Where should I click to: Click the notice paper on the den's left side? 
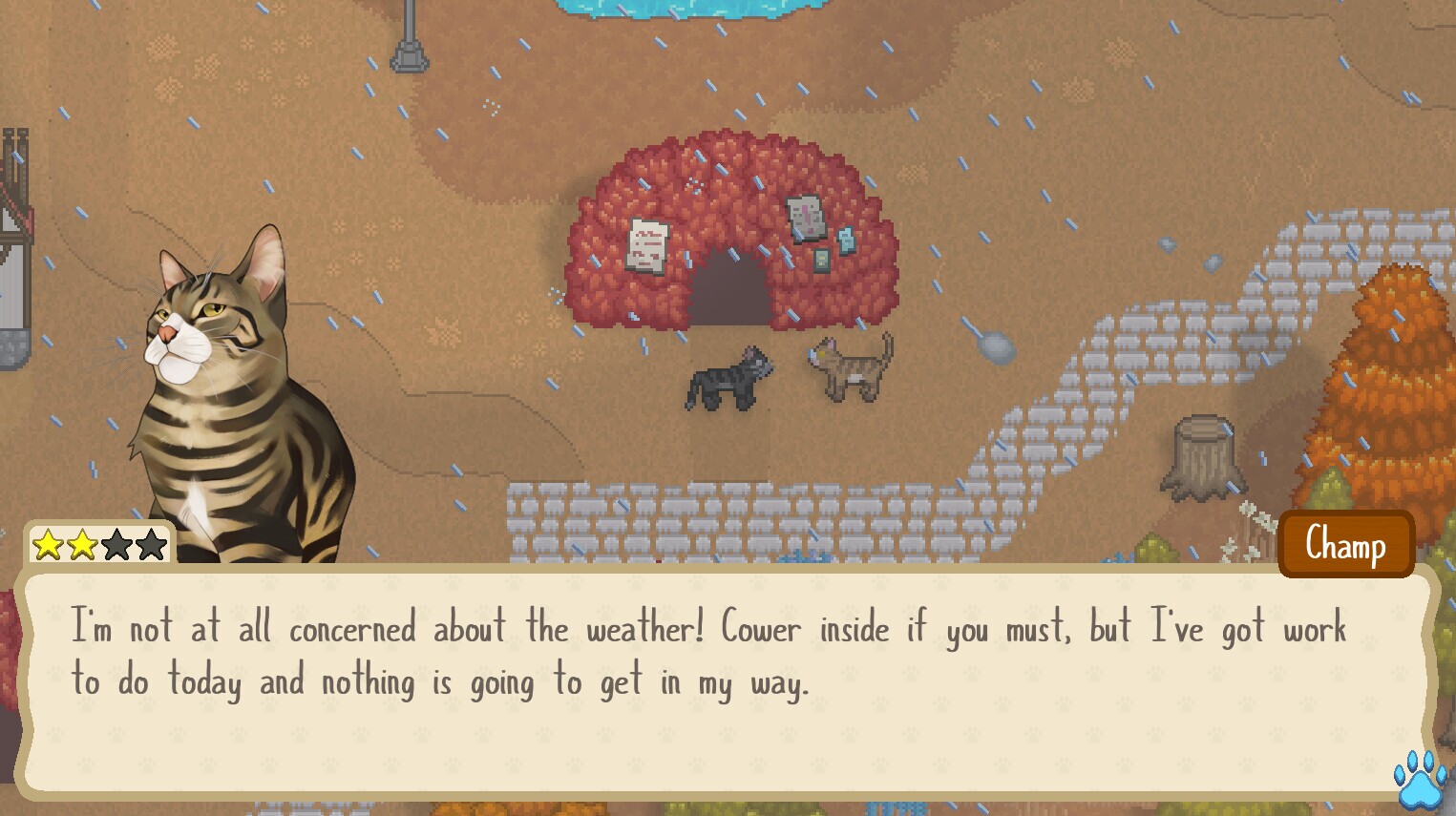tap(647, 246)
